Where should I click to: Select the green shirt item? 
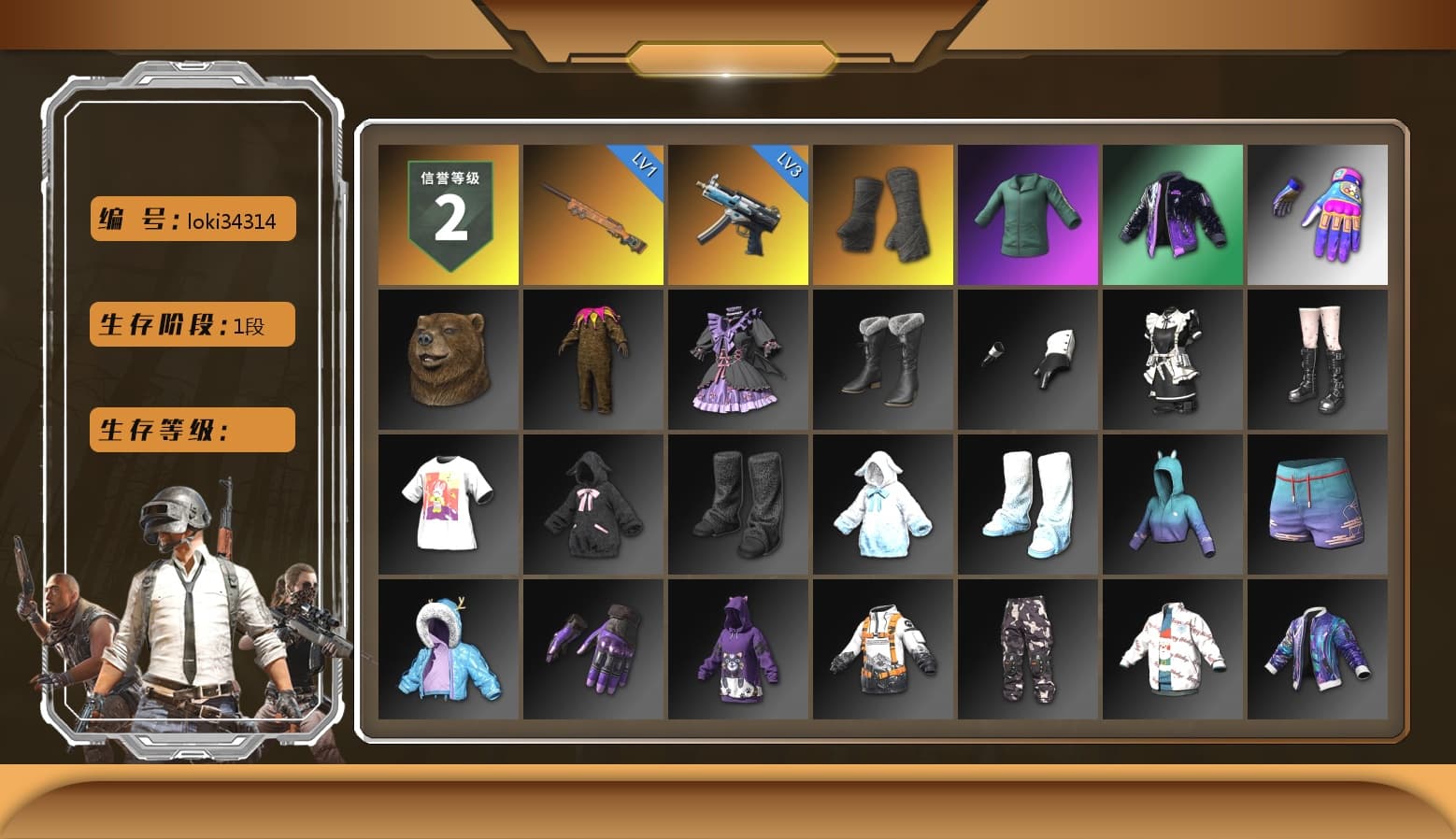(x=1028, y=213)
